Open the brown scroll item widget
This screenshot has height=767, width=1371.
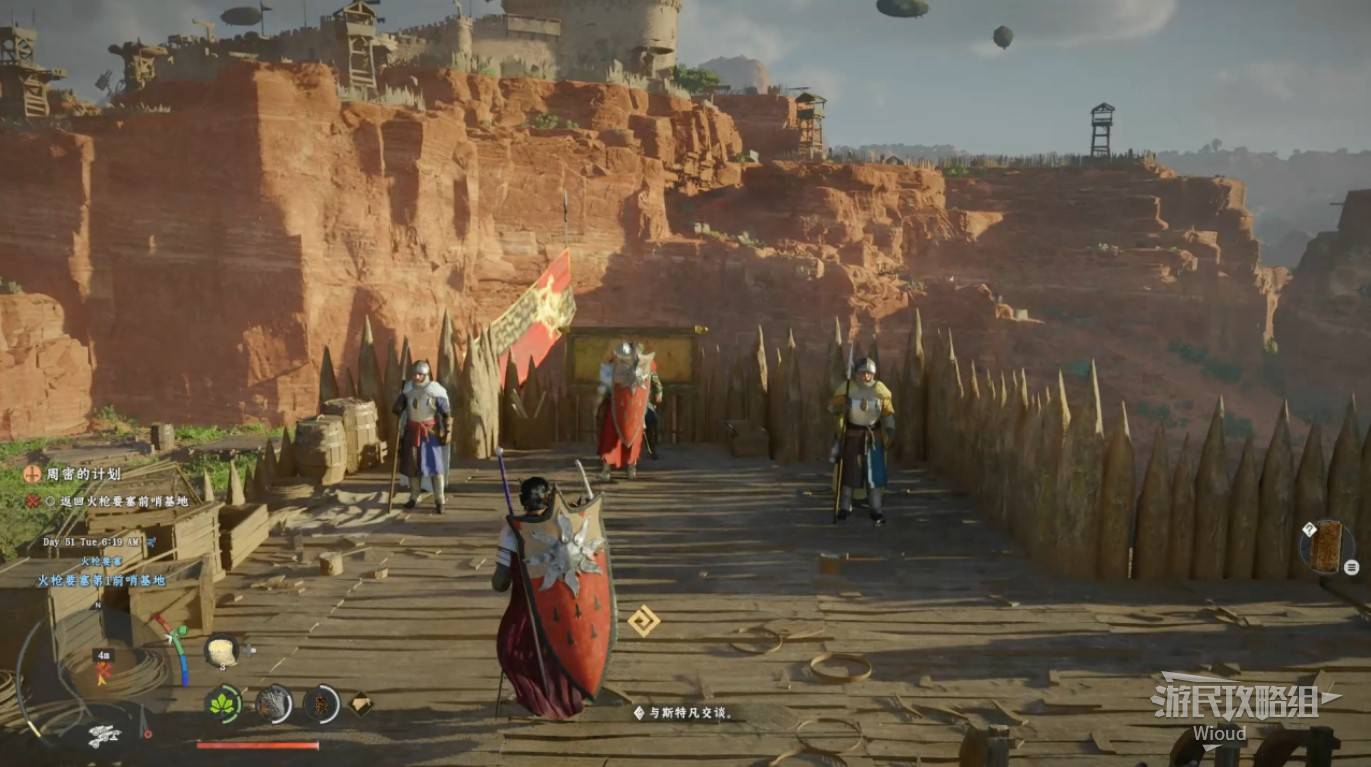click(x=1327, y=546)
